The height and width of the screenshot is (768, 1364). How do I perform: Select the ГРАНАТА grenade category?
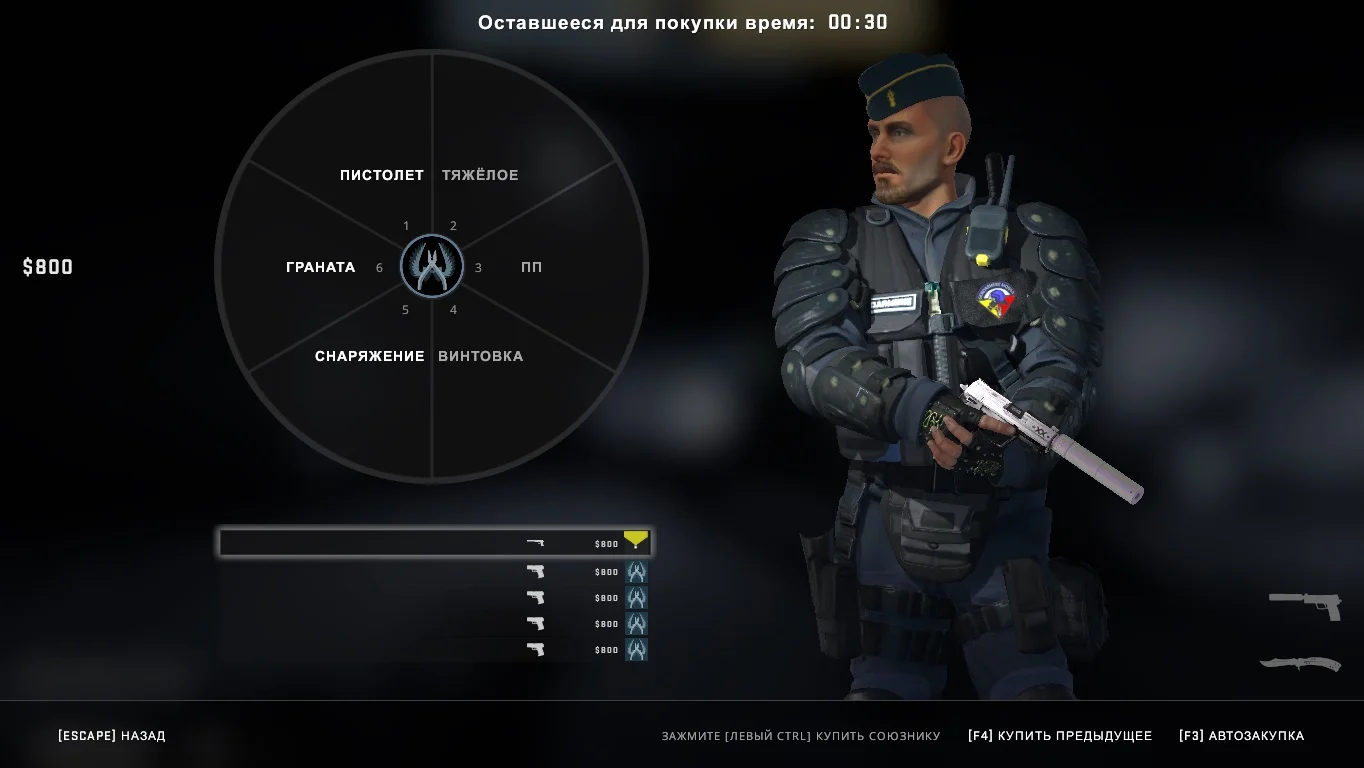[320, 267]
